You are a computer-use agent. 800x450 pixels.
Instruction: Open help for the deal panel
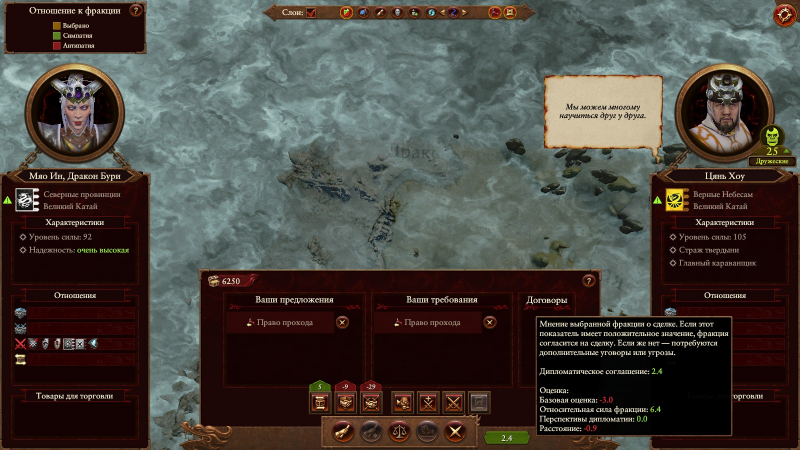[588, 282]
